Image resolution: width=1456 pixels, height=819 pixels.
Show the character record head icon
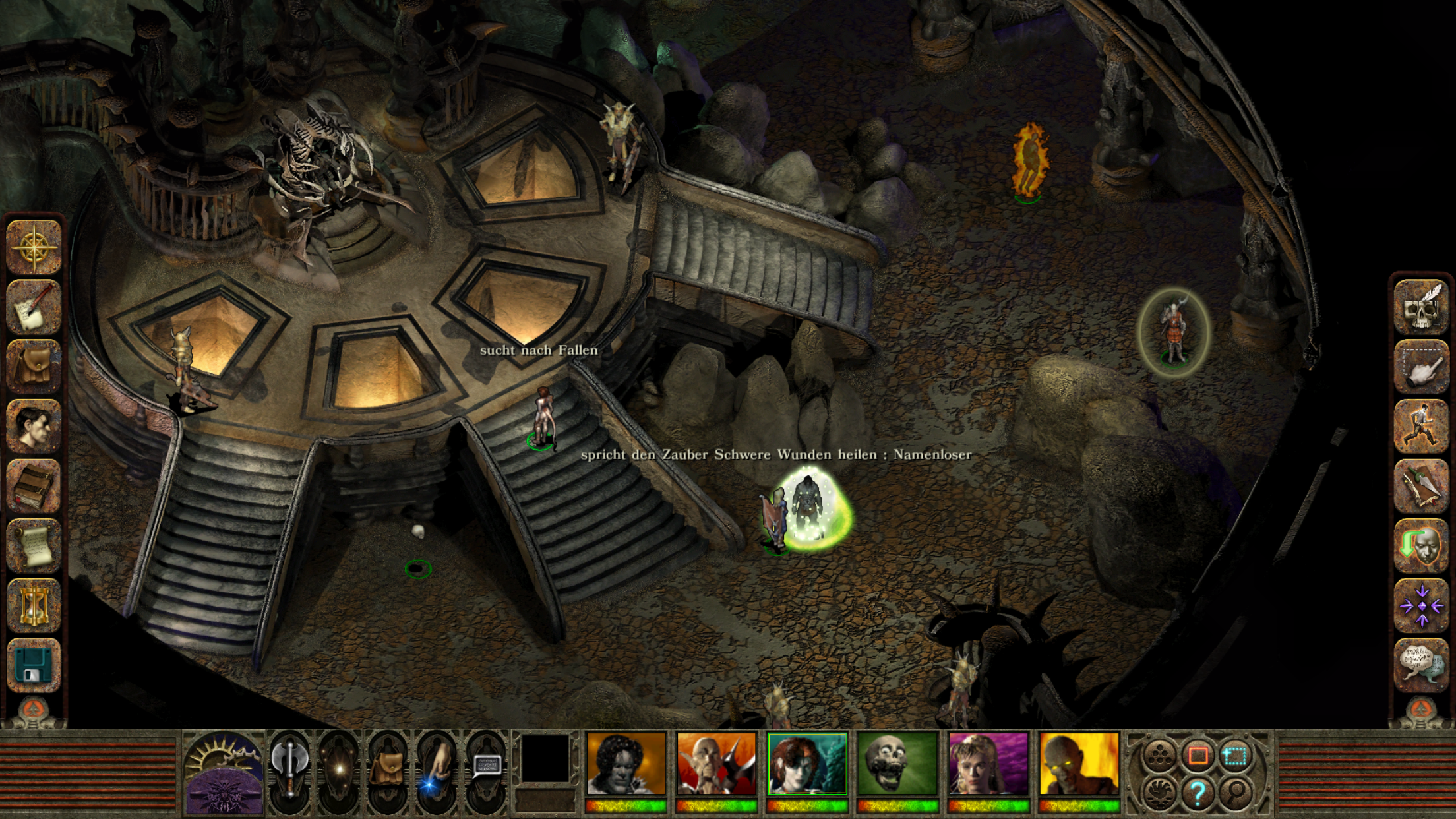pos(34,427)
